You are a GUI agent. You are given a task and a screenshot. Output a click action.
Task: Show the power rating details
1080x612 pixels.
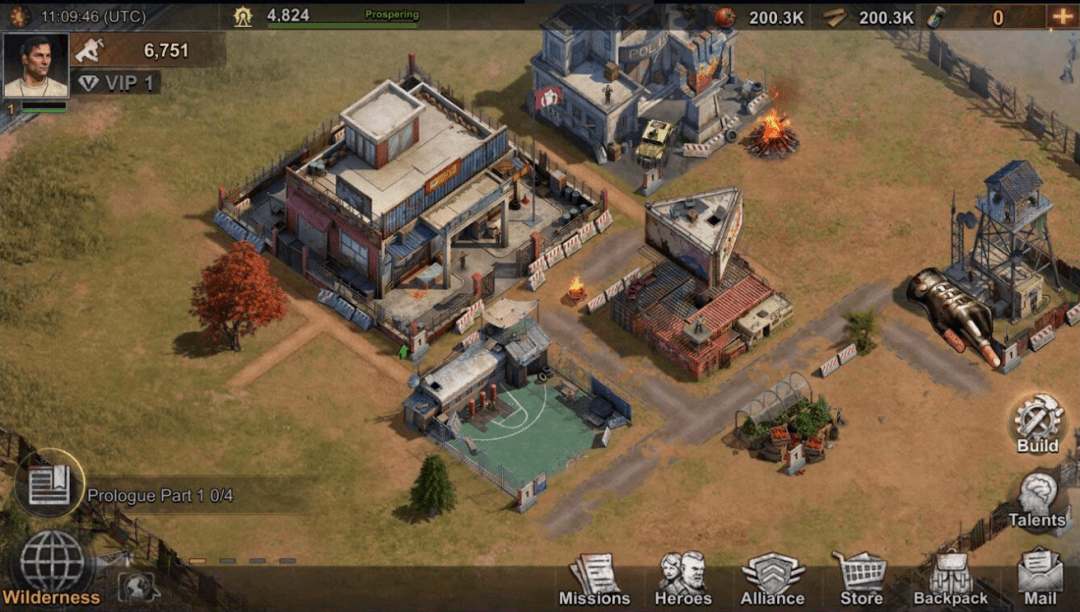pos(150,50)
